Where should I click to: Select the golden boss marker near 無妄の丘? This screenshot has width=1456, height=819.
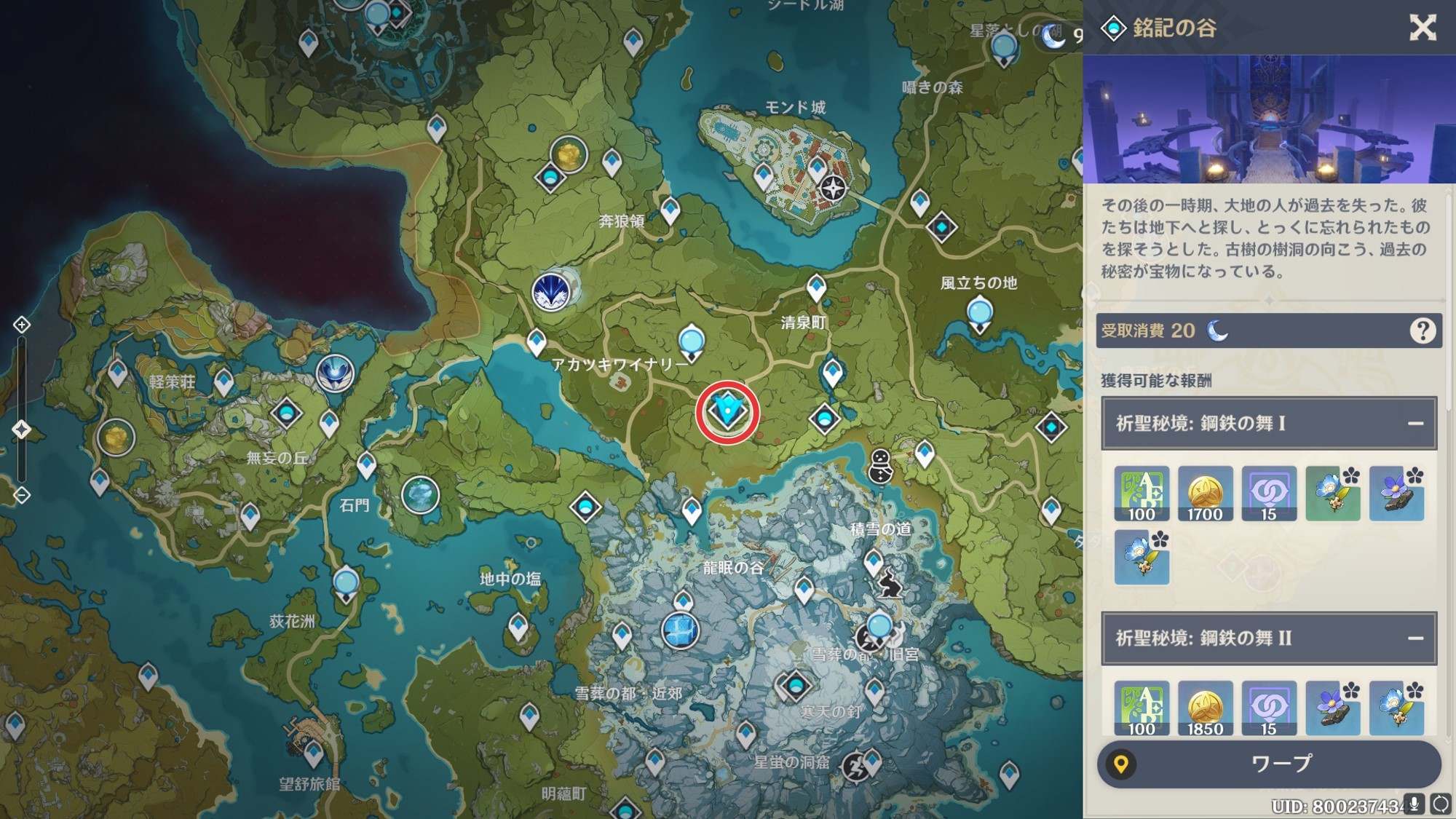click(116, 438)
